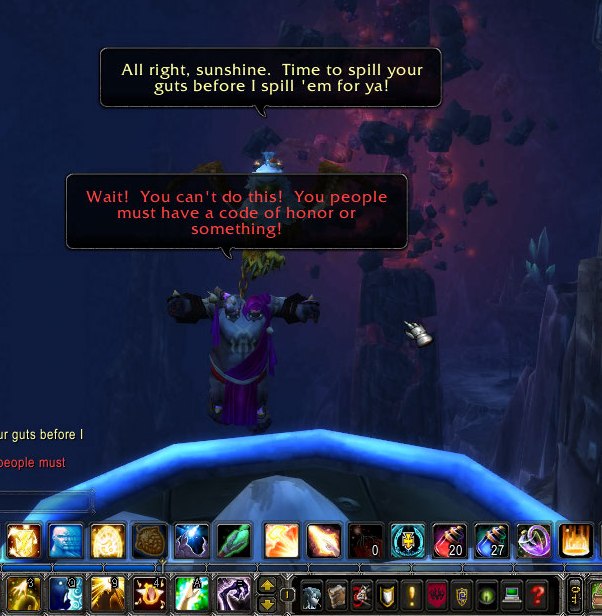Click the action bar page up arrow
Viewport: 602px width, 616px height.
pyautogui.click(x=267, y=584)
